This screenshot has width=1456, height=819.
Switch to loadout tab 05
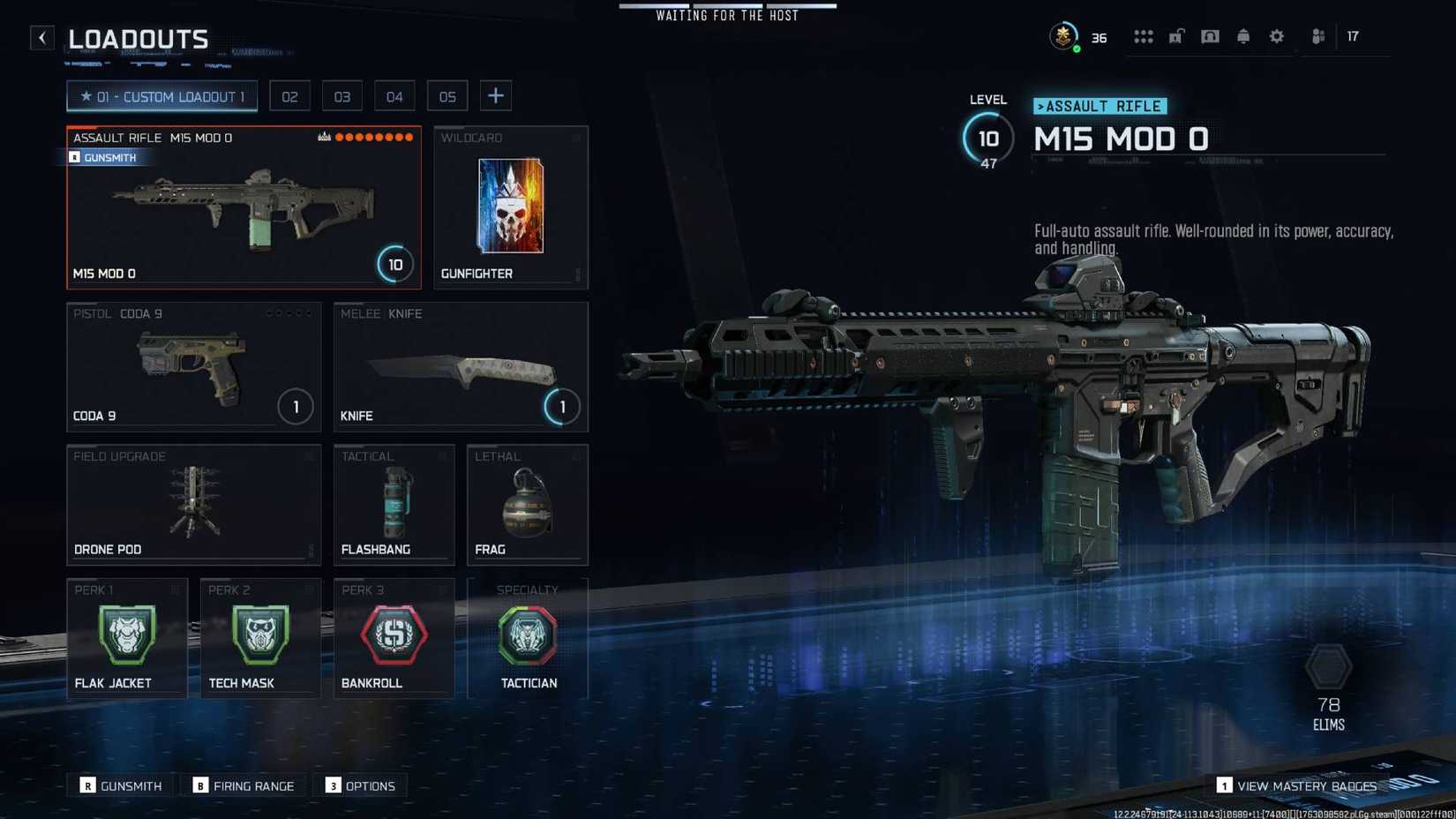[447, 95]
